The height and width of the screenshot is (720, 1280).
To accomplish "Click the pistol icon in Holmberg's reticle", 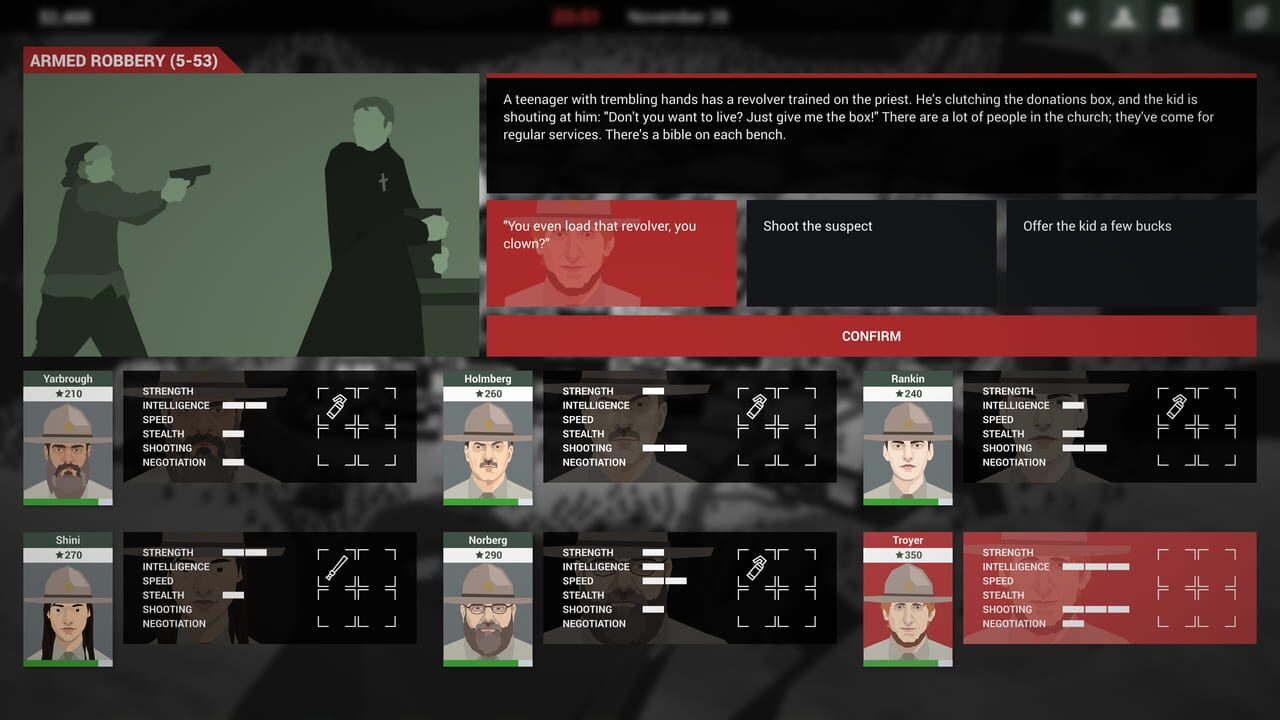I will click(757, 406).
